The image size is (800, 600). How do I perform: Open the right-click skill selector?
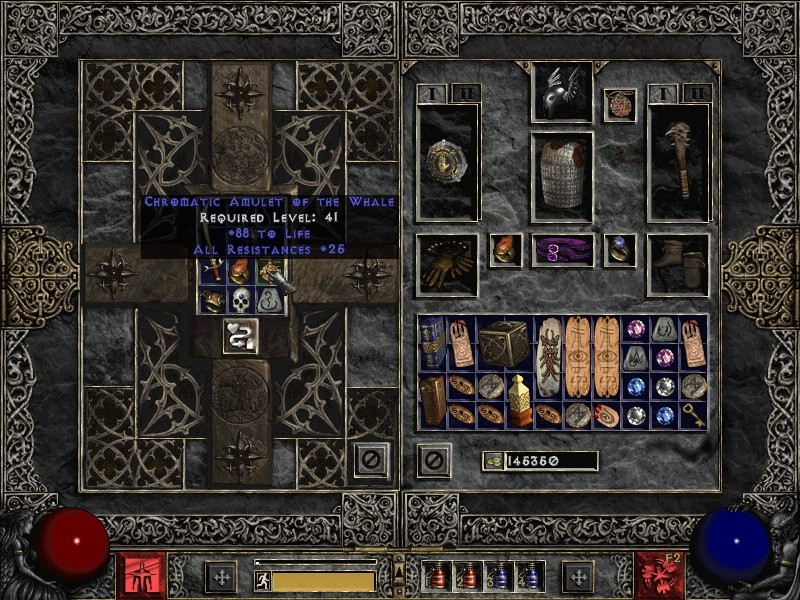(658, 575)
